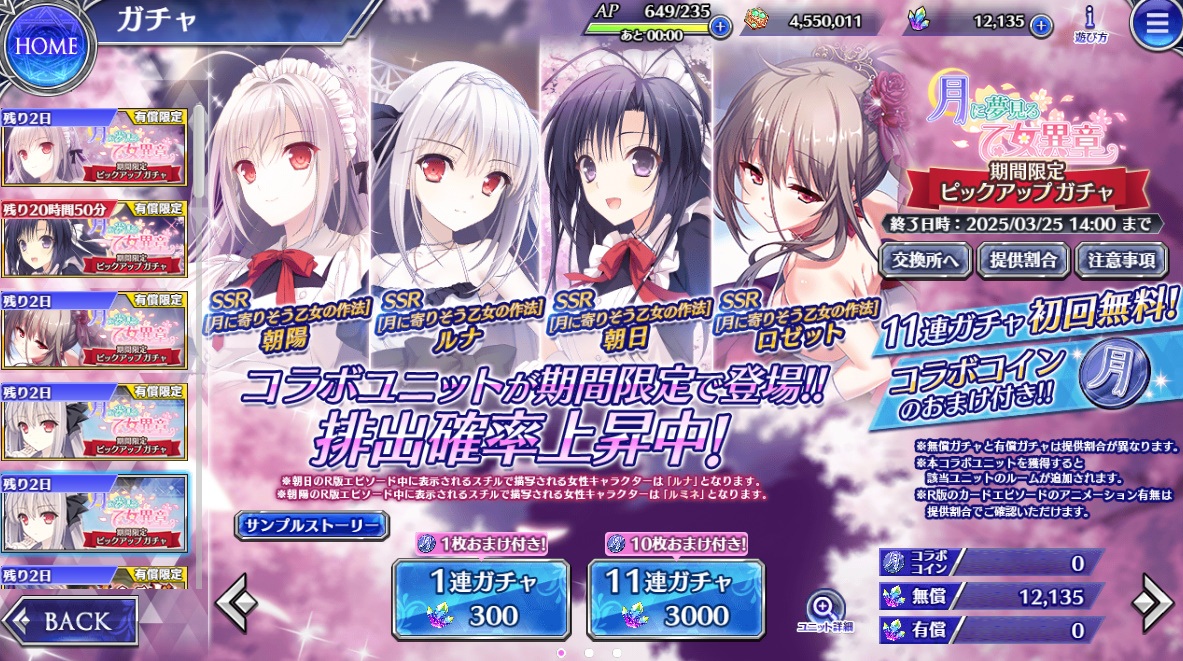Add crystals with the plus button
Screen dimensions: 1183x661
(x=1041, y=24)
